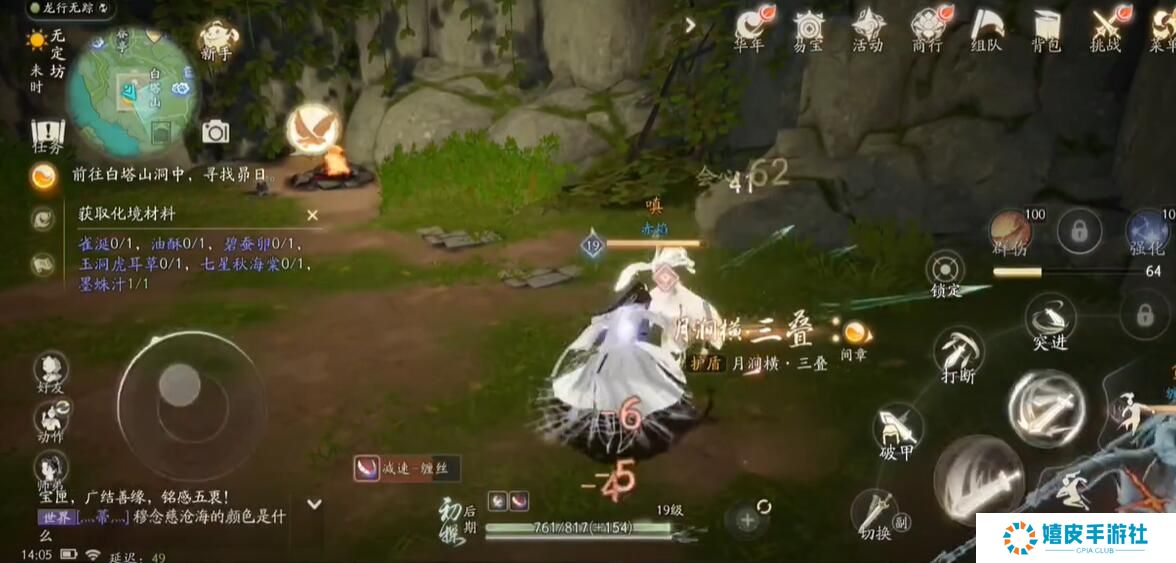Use the 破甲 armor-break skill
The width and height of the screenshot is (1176, 563).
[x=897, y=427]
